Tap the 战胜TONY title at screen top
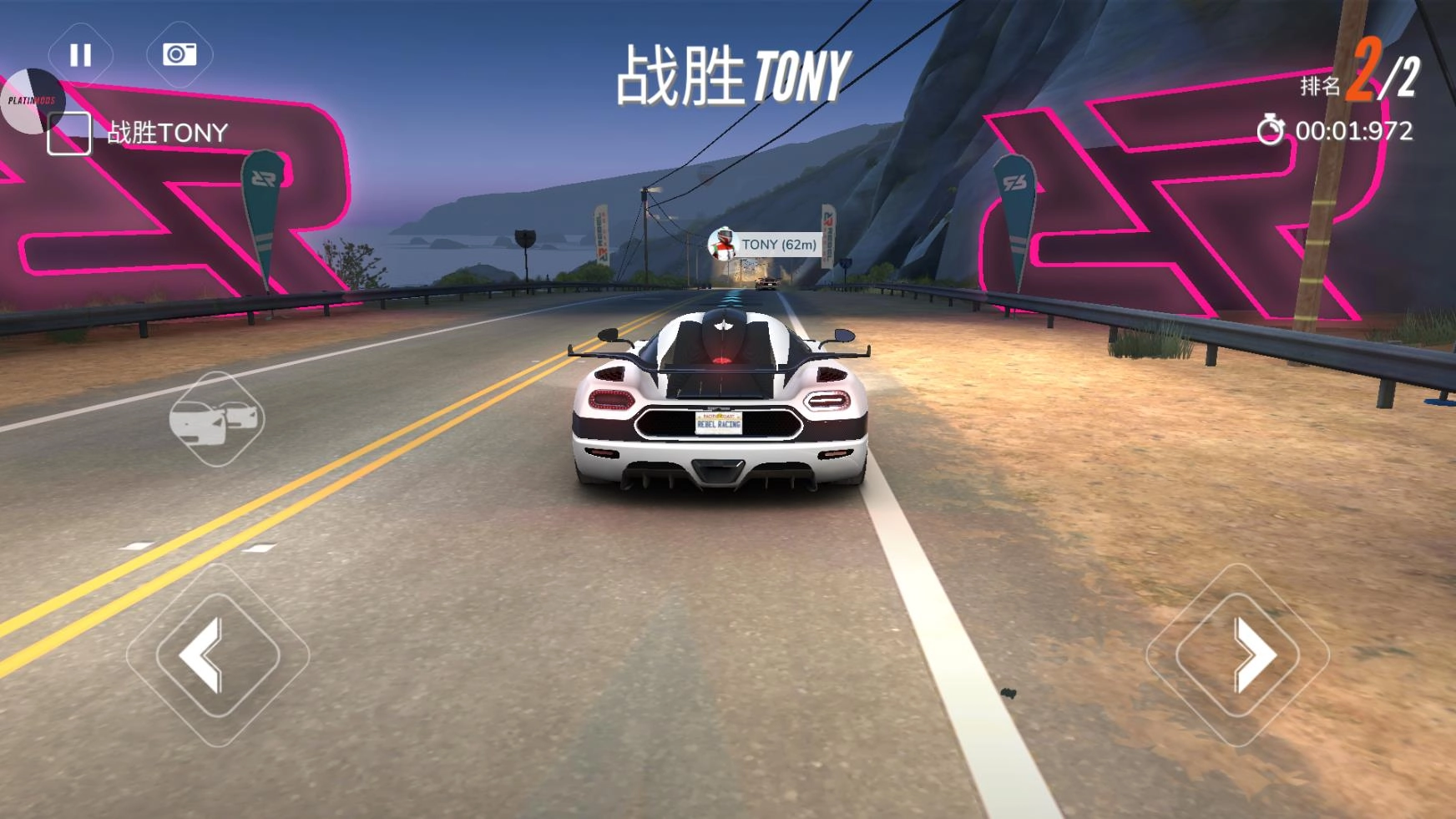The image size is (1456, 819). pos(731,71)
